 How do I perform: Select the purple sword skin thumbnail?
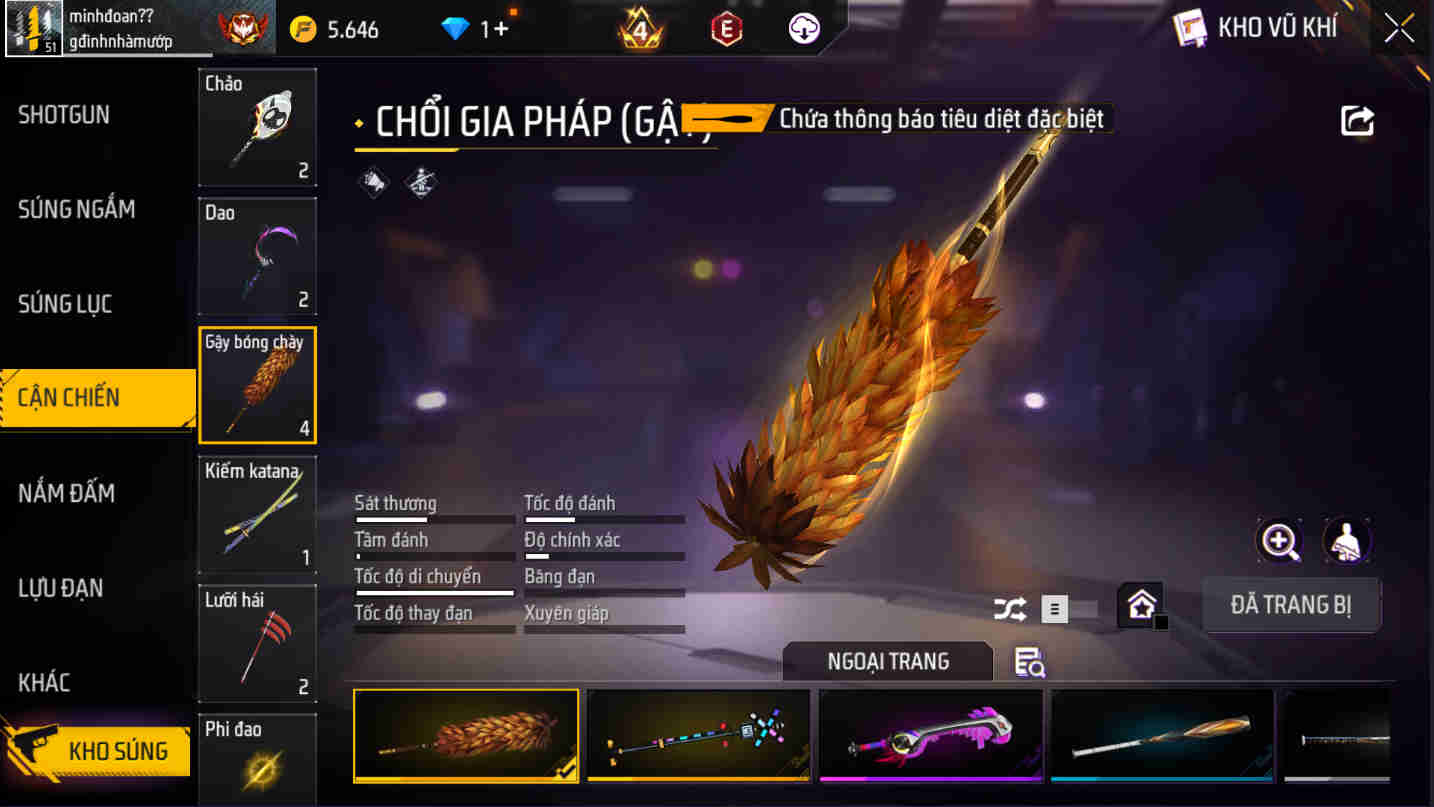pos(930,736)
